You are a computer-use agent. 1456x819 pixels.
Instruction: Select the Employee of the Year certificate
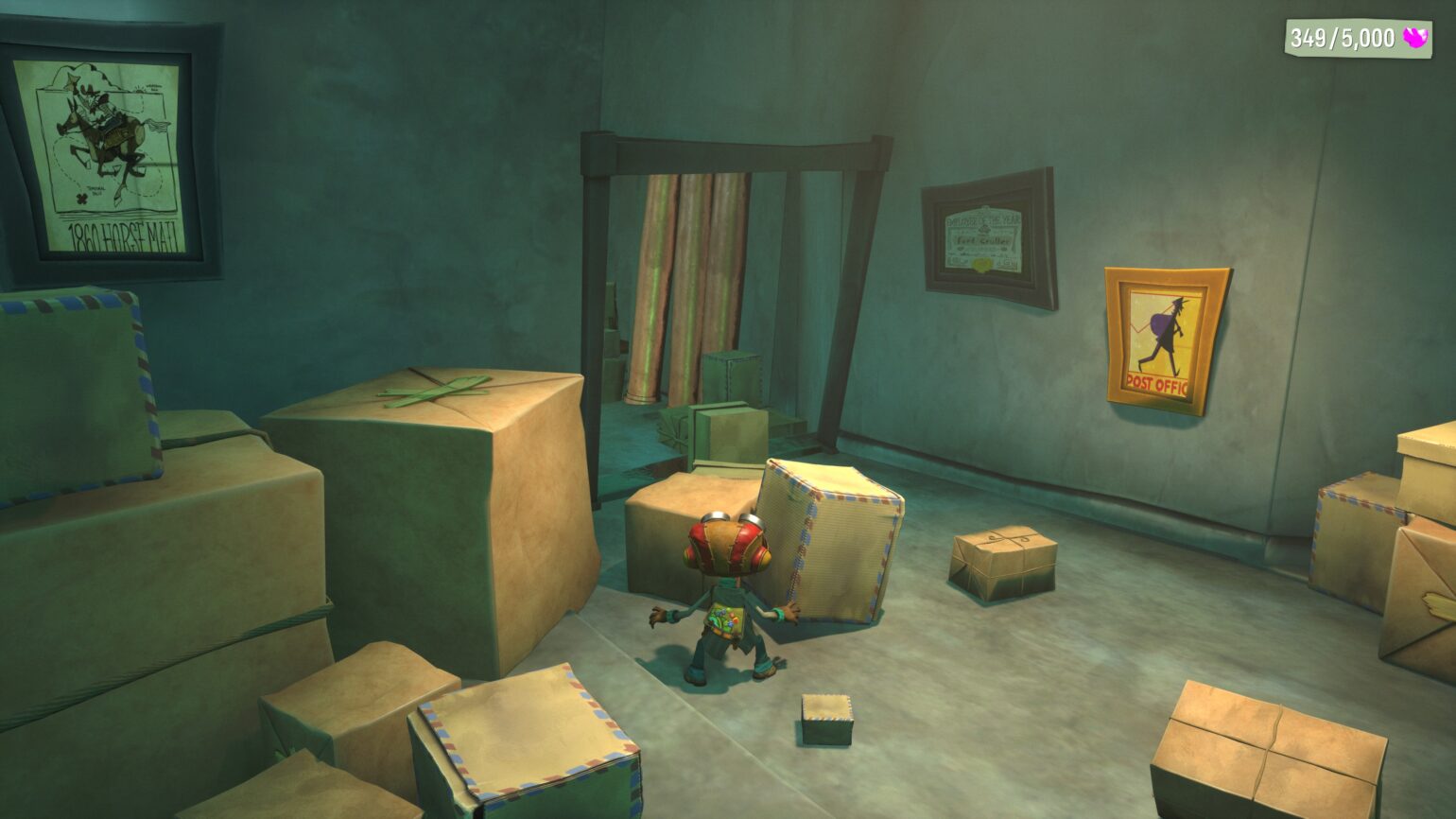pyautogui.click(x=985, y=236)
